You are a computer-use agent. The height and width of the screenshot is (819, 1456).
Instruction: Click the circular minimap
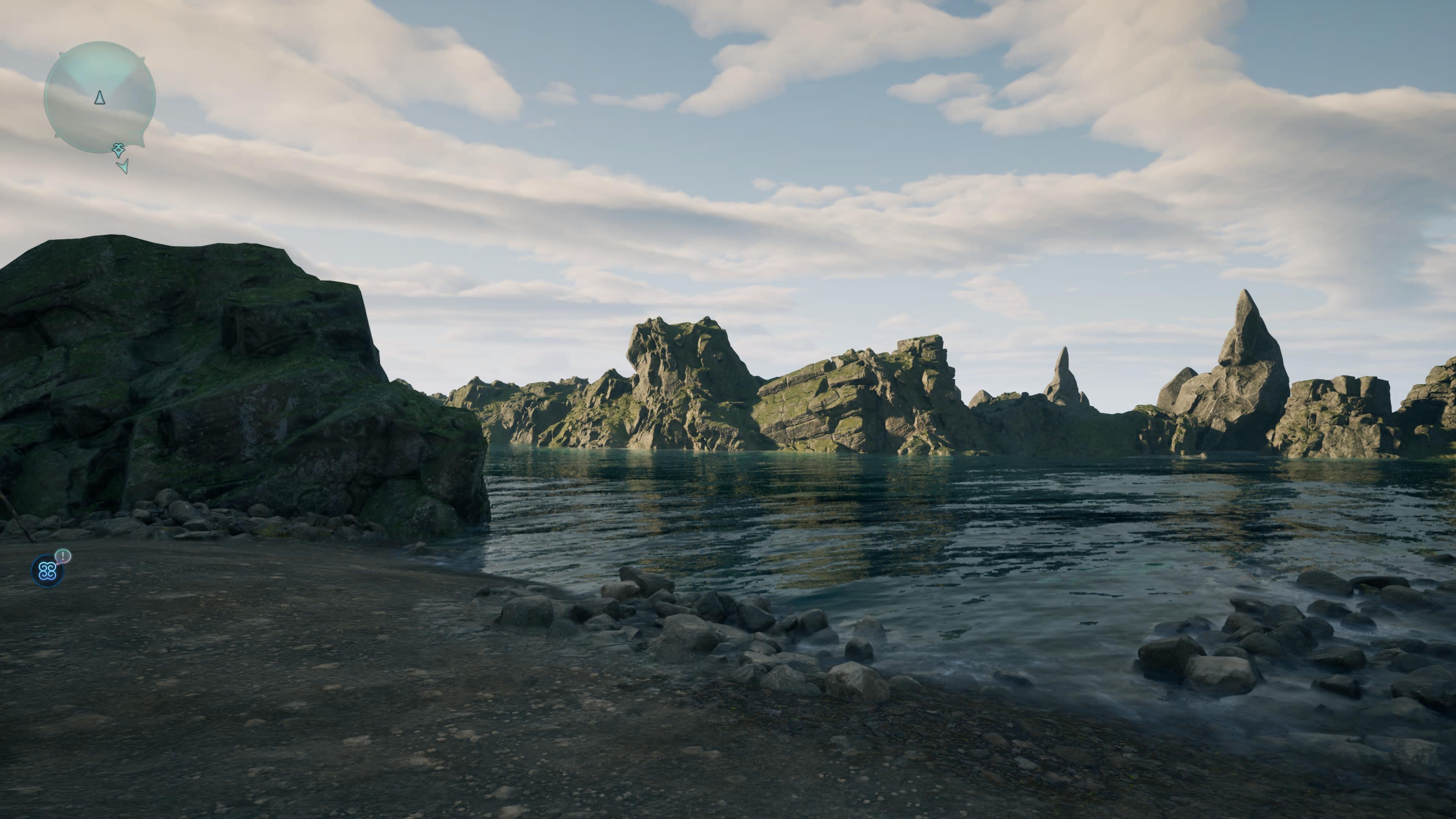pos(99,97)
